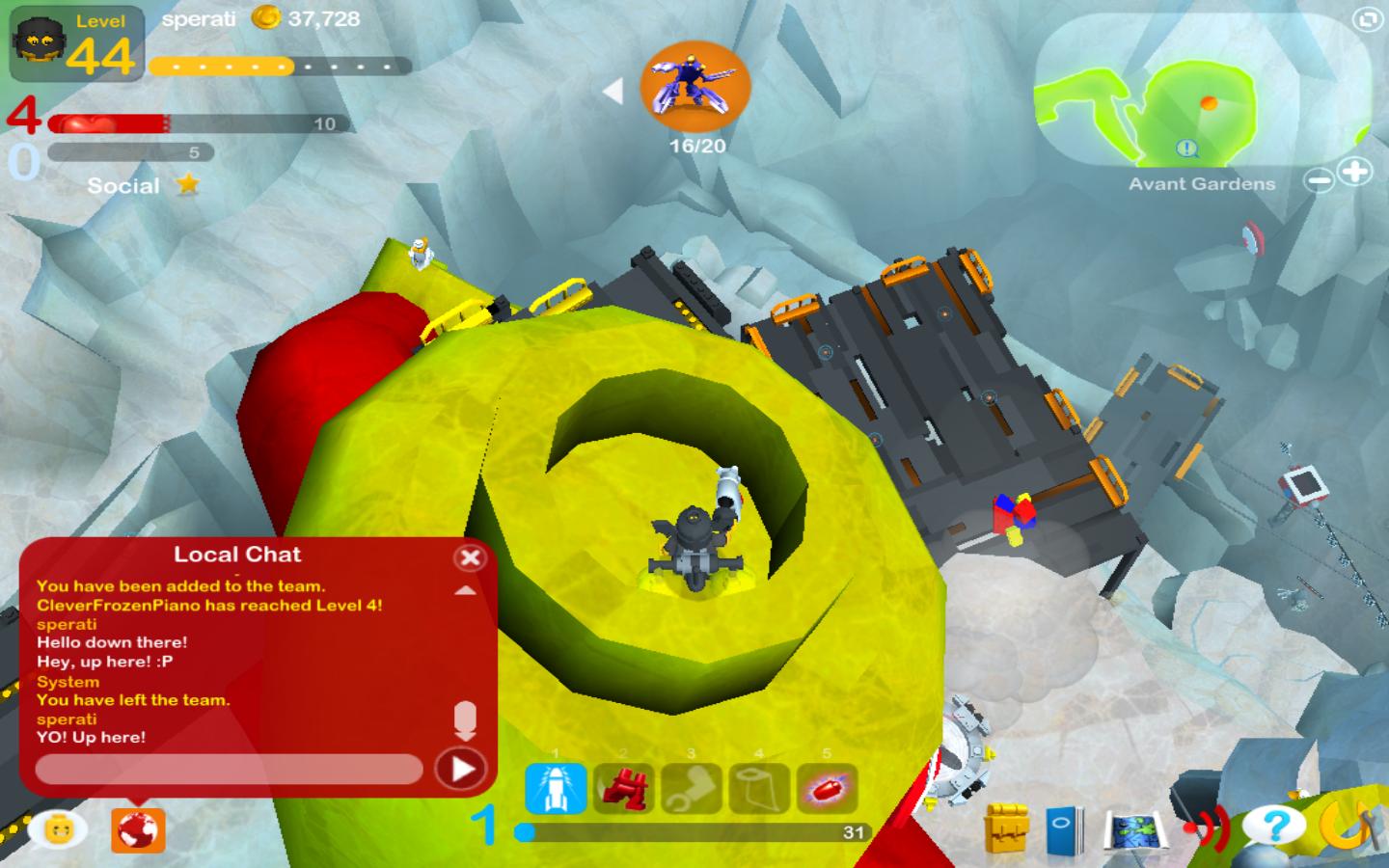
Task: Close the Local Chat window
Action: coord(470,557)
